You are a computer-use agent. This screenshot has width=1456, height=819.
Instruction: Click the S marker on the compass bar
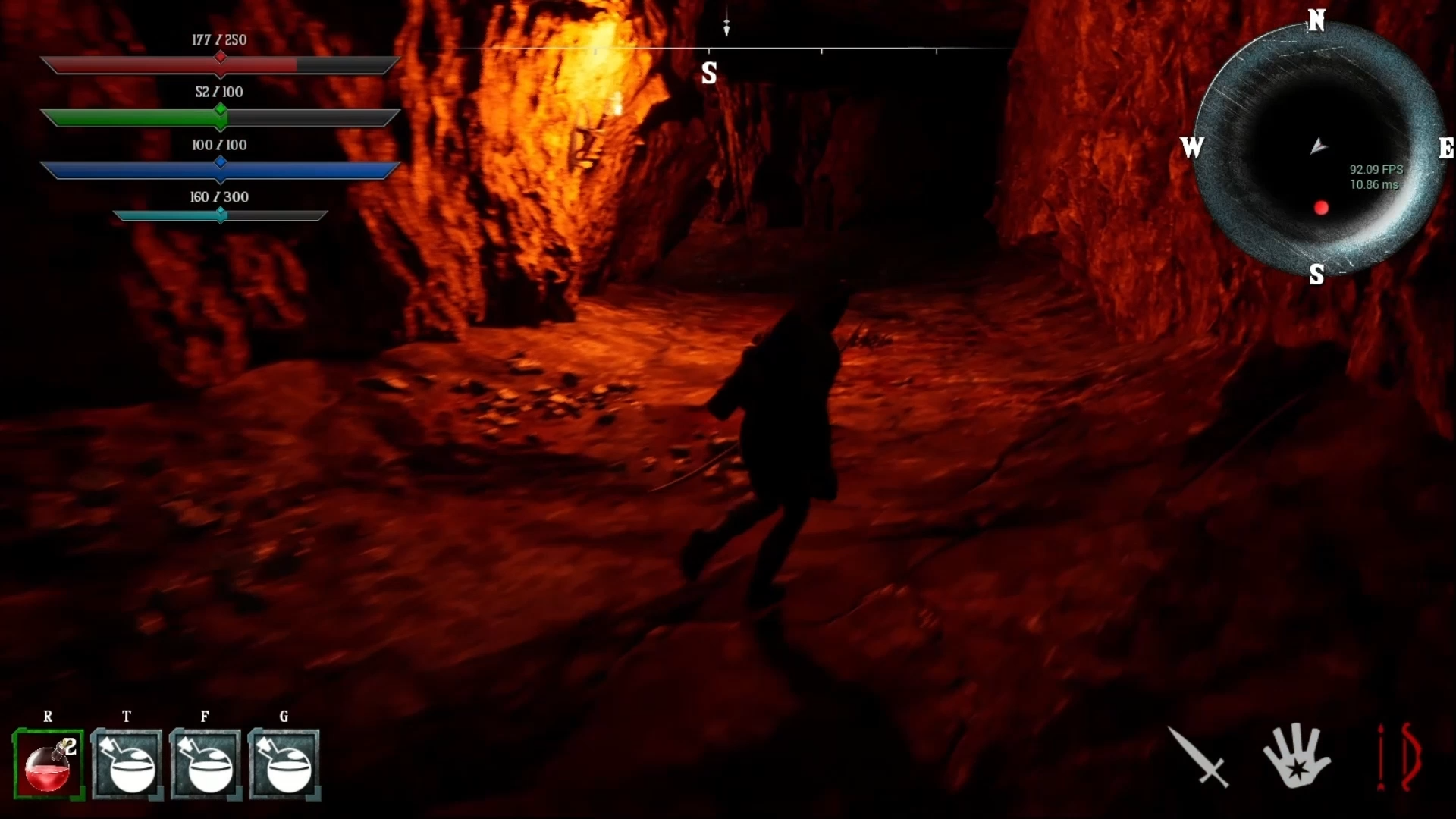coord(710,74)
